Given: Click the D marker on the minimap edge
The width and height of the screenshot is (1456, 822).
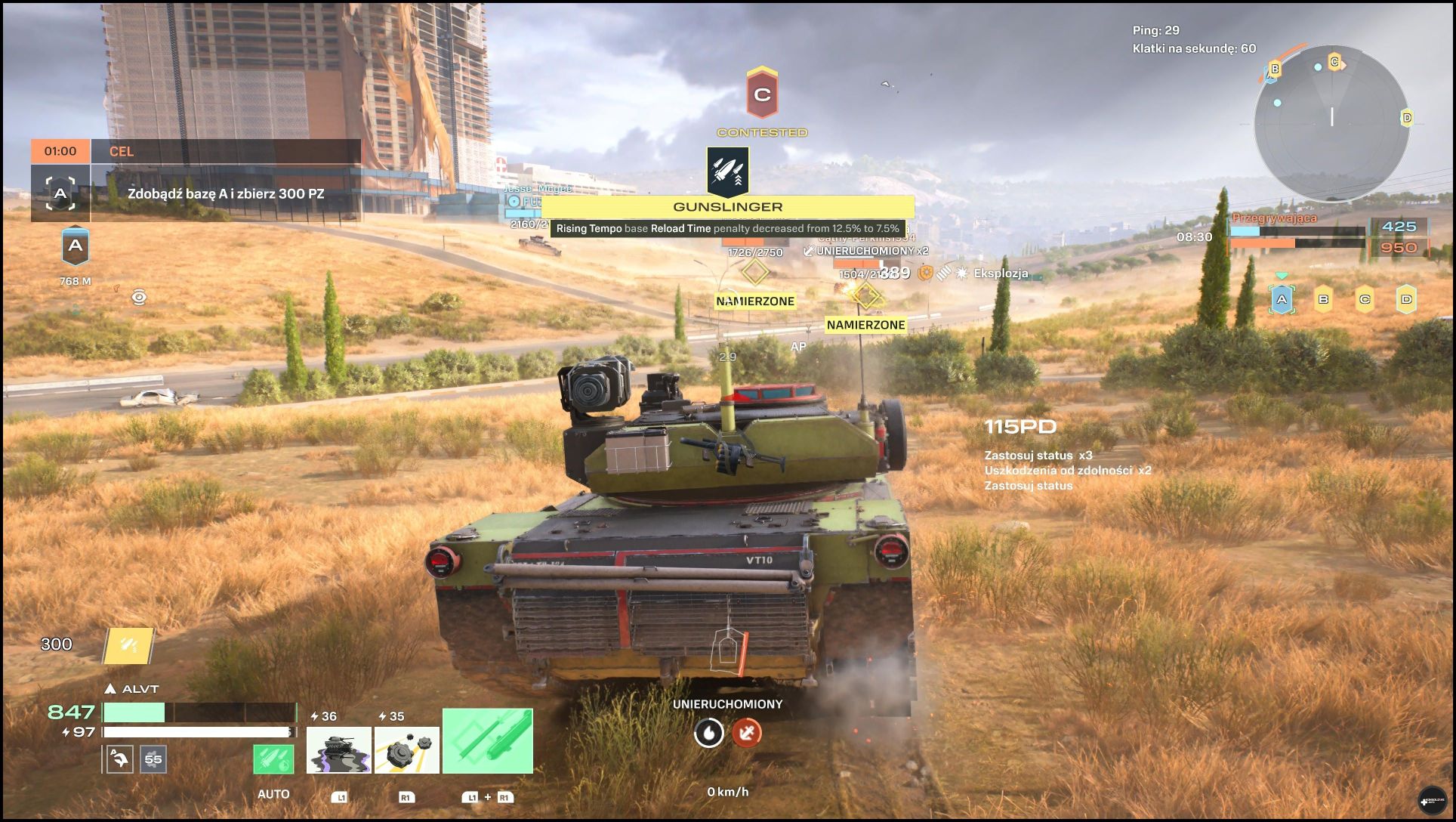Looking at the screenshot, I should point(1406,118).
